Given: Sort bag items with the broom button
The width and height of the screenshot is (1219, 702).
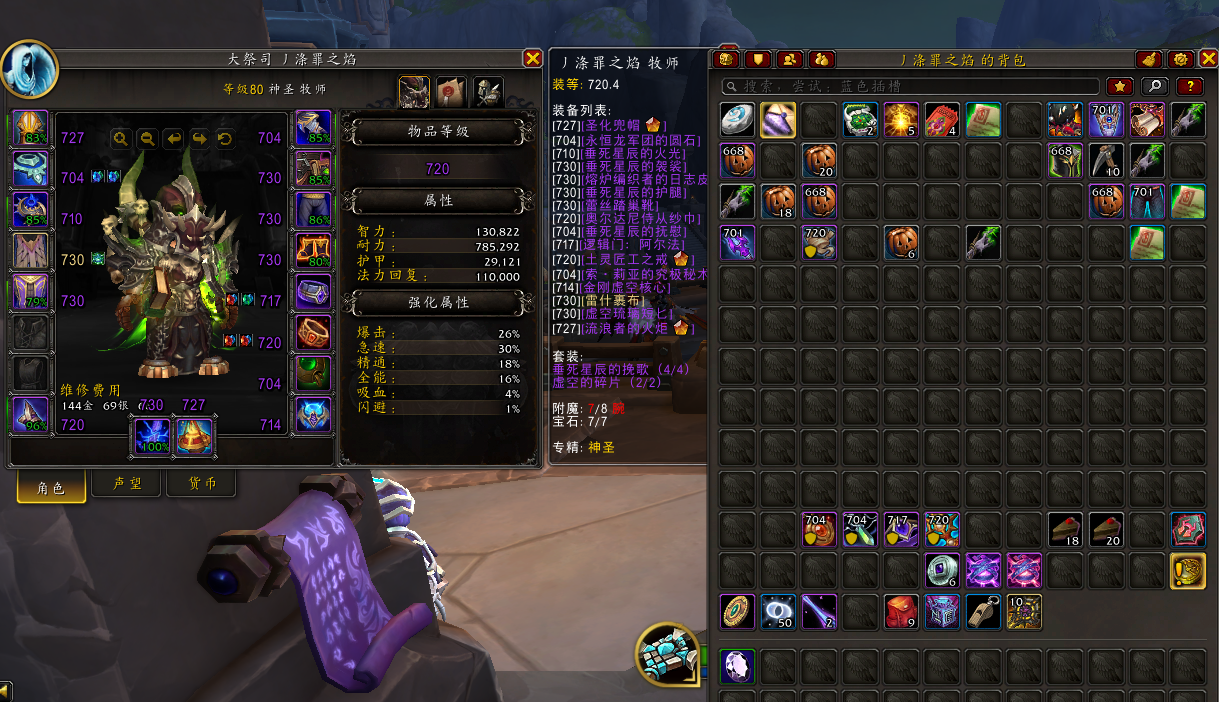Looking at the screenshot, I should click(x=1149, y=60).
